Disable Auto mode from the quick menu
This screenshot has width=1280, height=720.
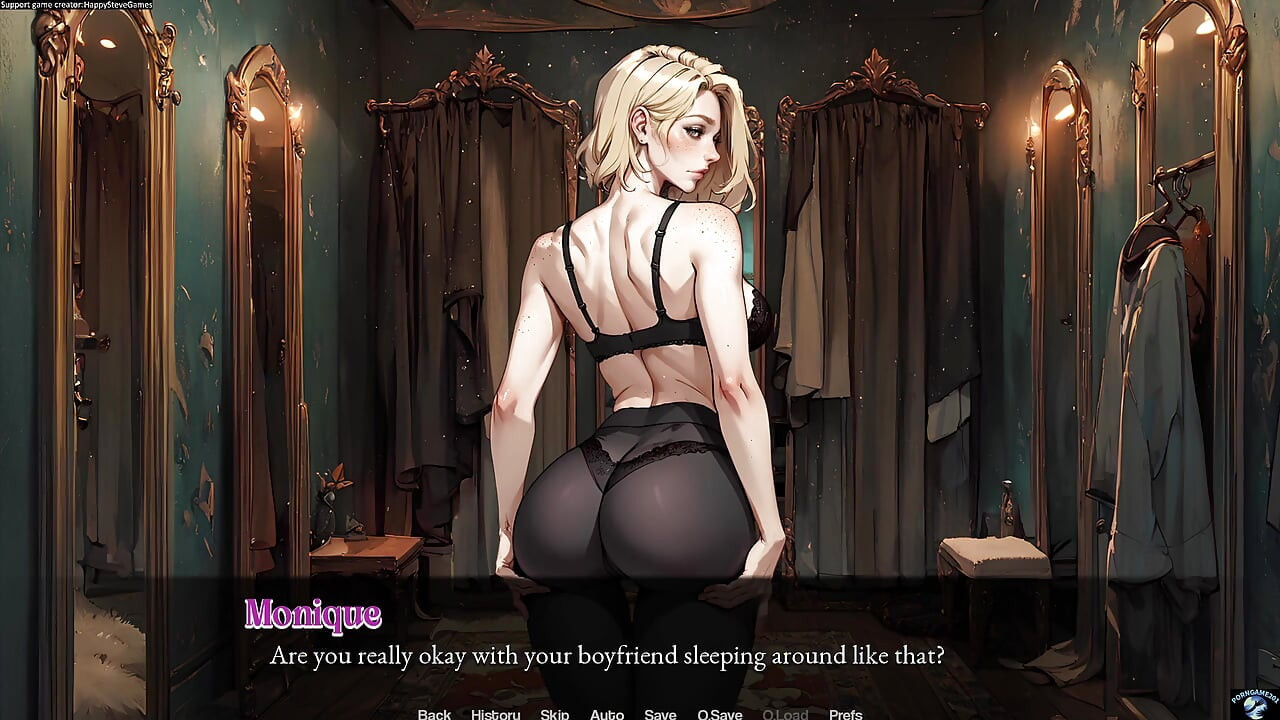(x=607, y=714)
